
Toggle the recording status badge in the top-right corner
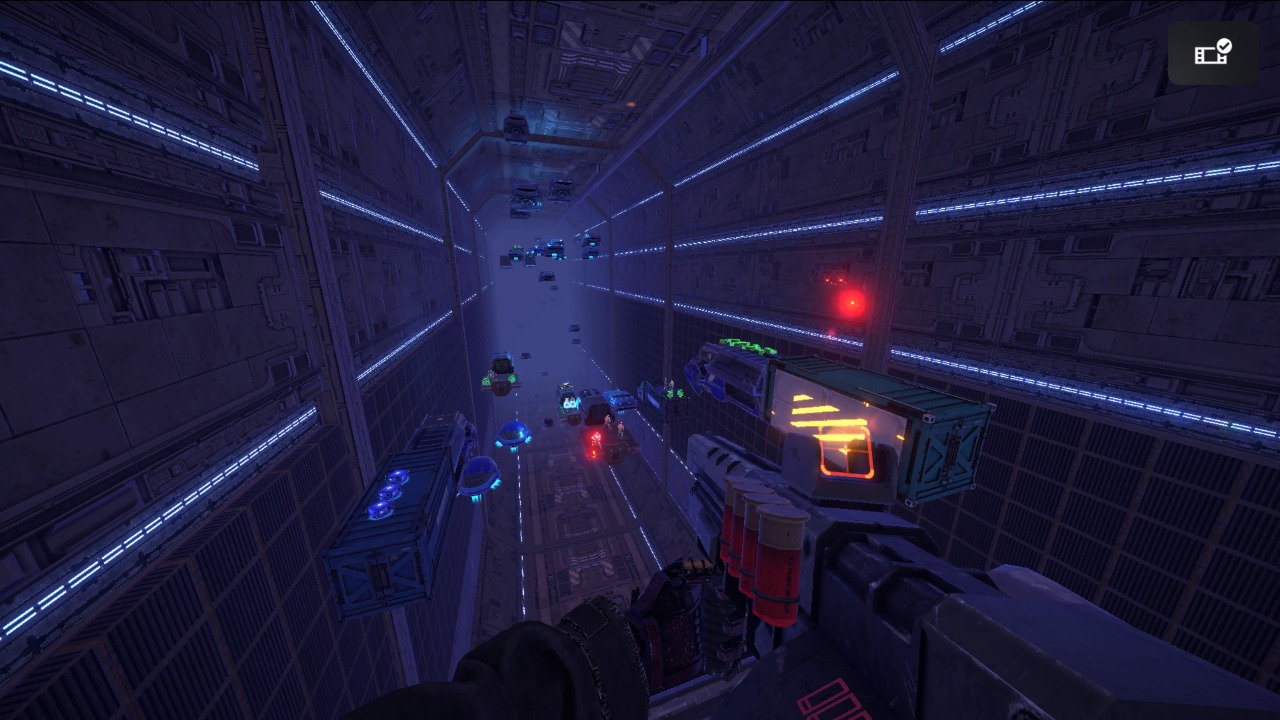1213,54
